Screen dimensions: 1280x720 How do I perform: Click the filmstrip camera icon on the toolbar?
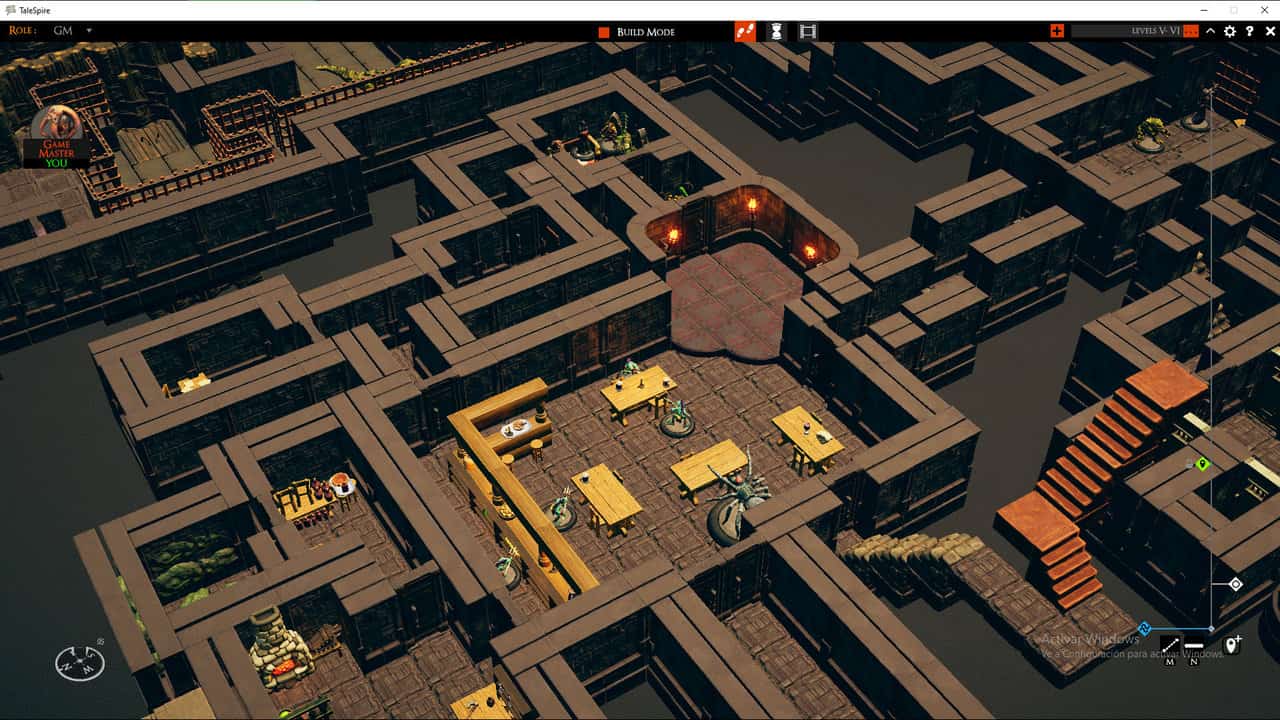[x=807, y=31]
